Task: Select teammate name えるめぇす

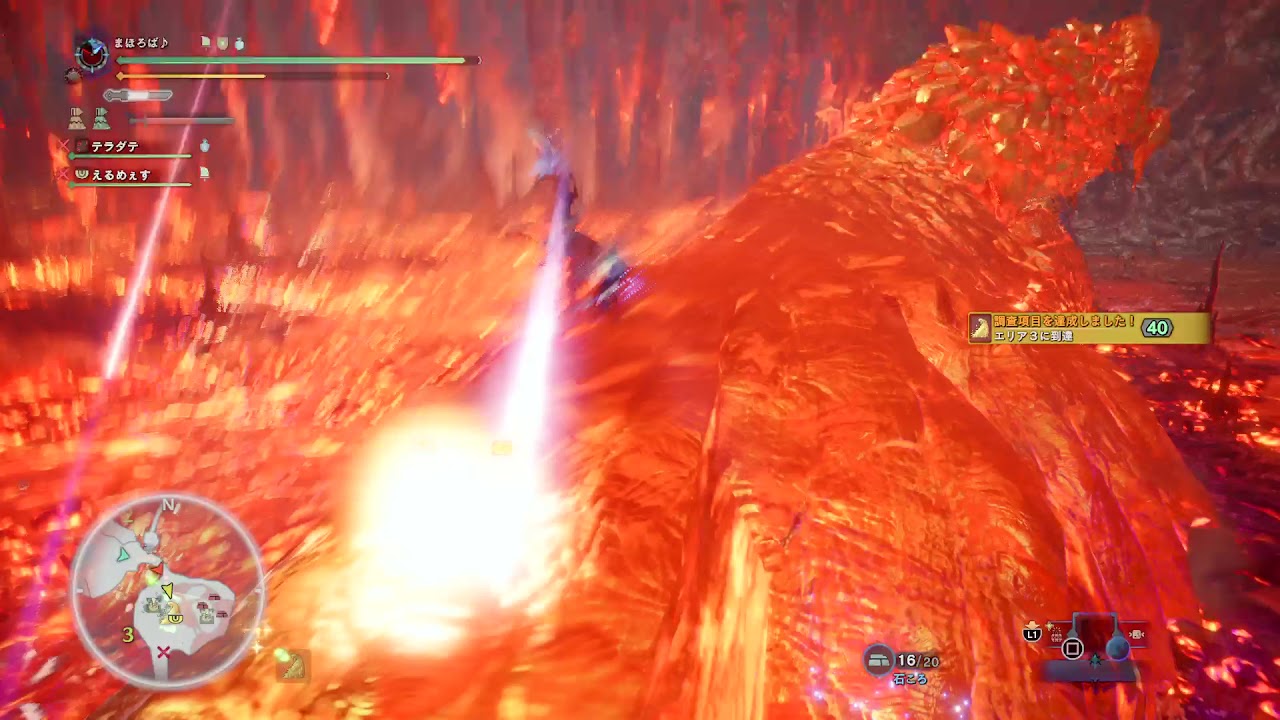Action: click(121, 173)
